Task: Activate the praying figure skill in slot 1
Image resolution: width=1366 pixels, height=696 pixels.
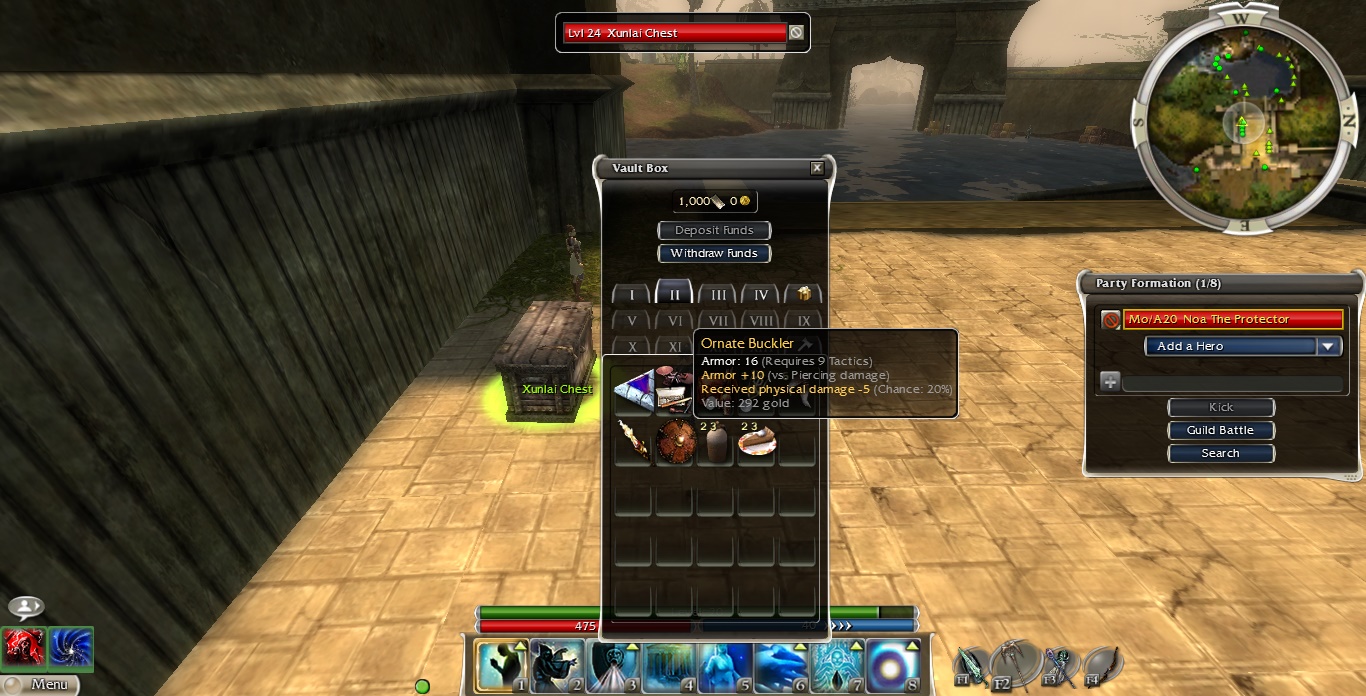Action: [x=501, y=665]
